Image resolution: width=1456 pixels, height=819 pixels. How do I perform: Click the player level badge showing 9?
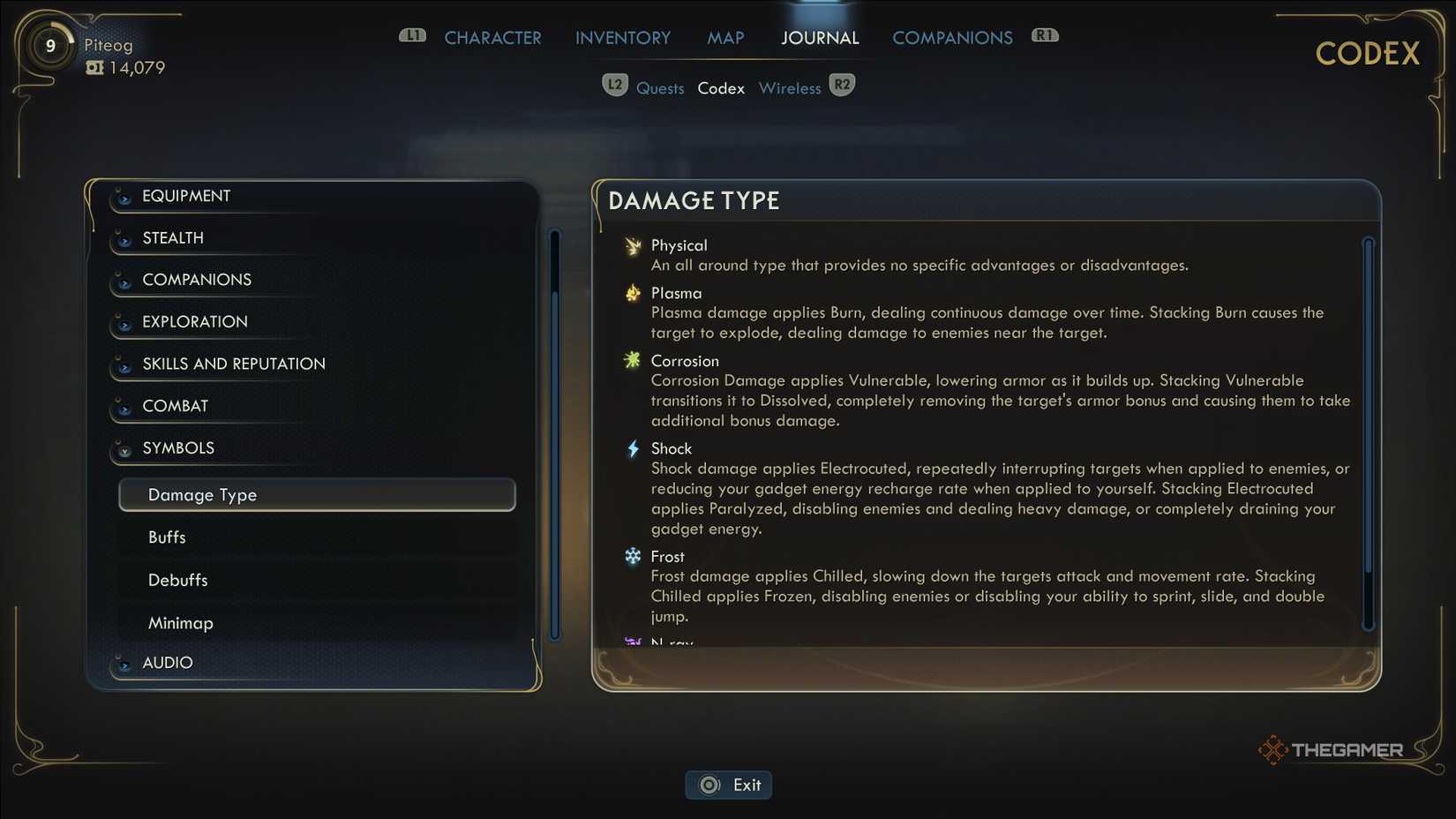point(50,45)
